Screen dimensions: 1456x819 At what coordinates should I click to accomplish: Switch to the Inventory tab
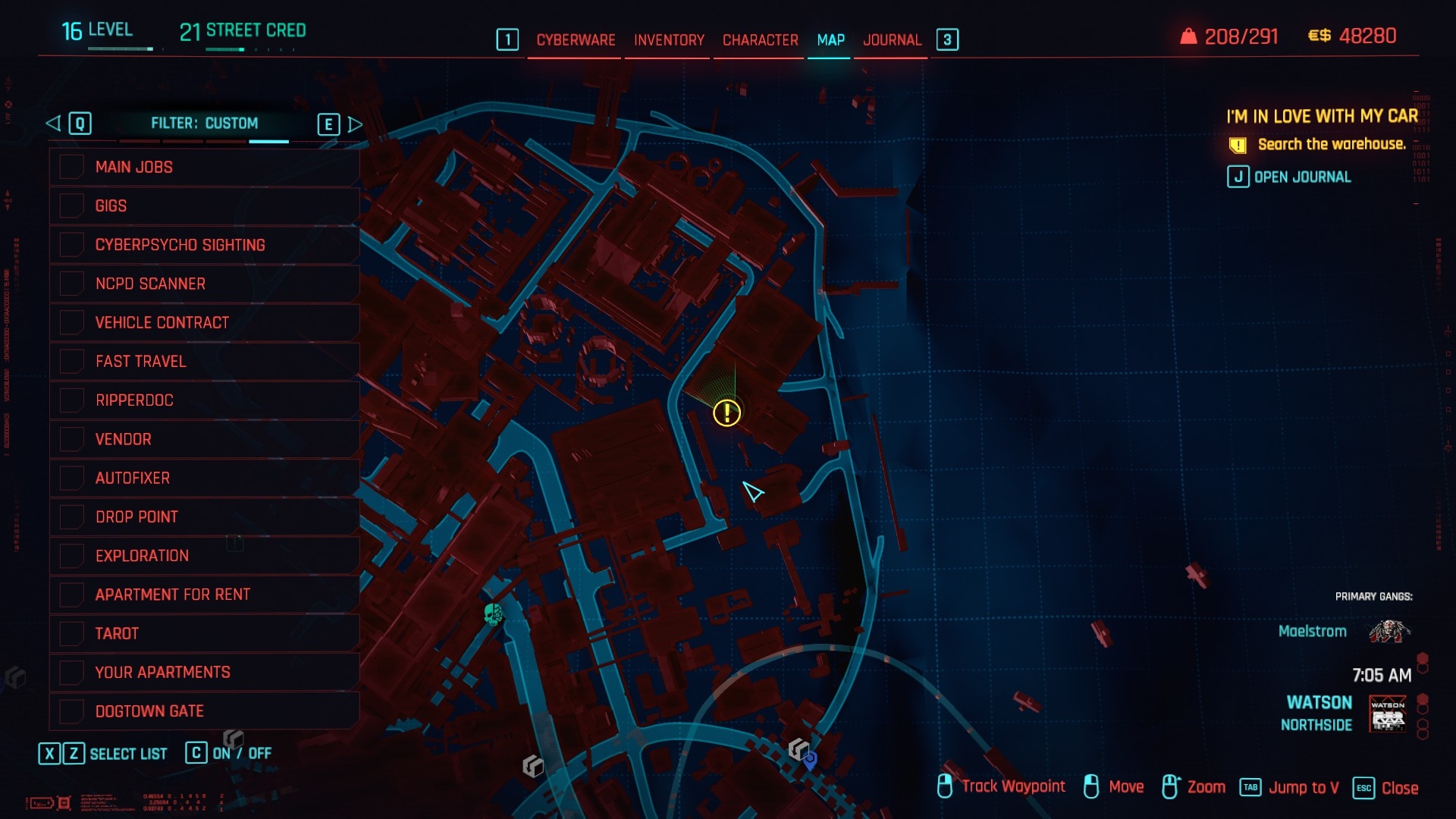(x=669, y=40)
